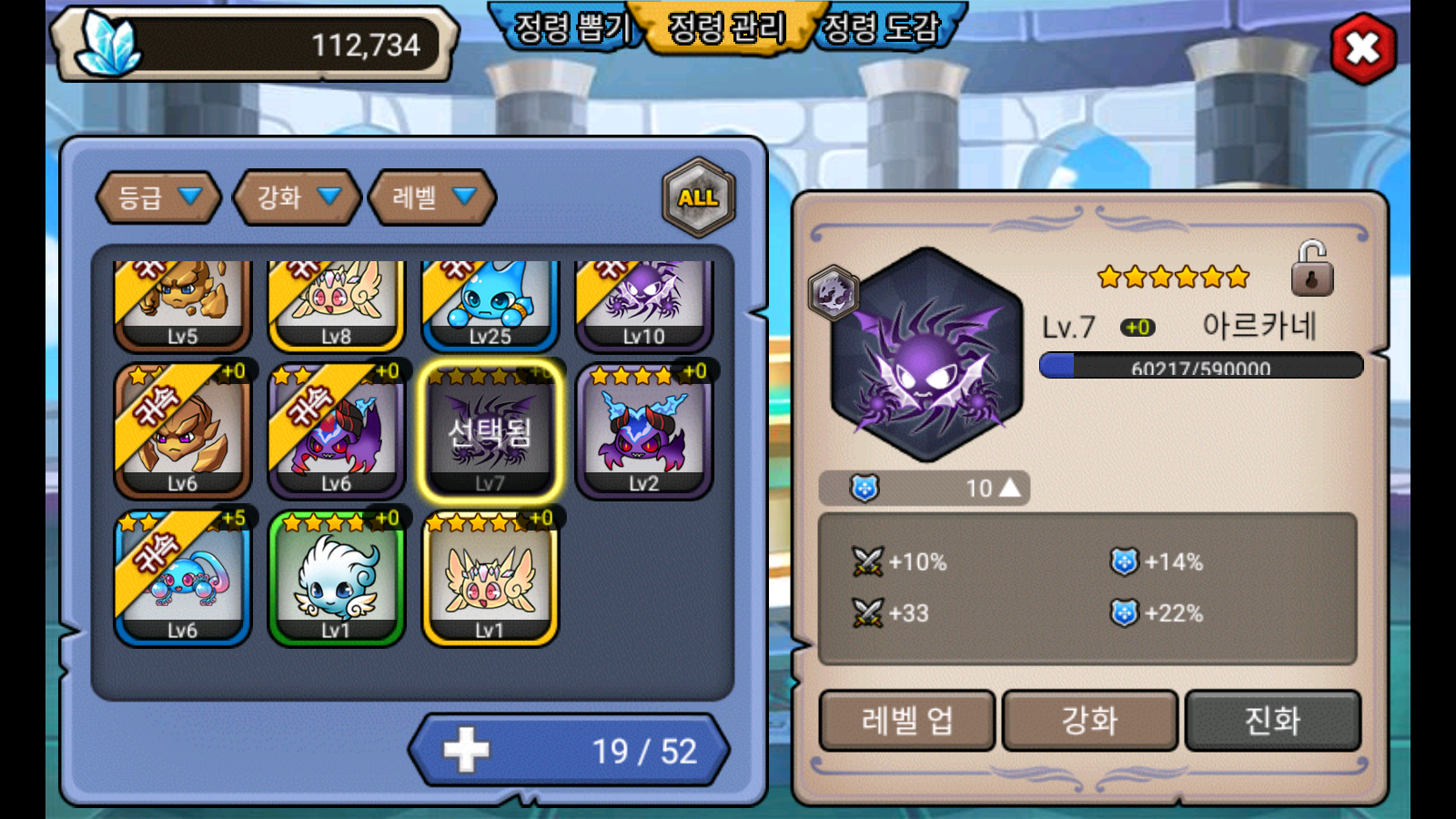Open the 강화 sort dropdown
The image size is (1456, 819).
coord(297,197)
